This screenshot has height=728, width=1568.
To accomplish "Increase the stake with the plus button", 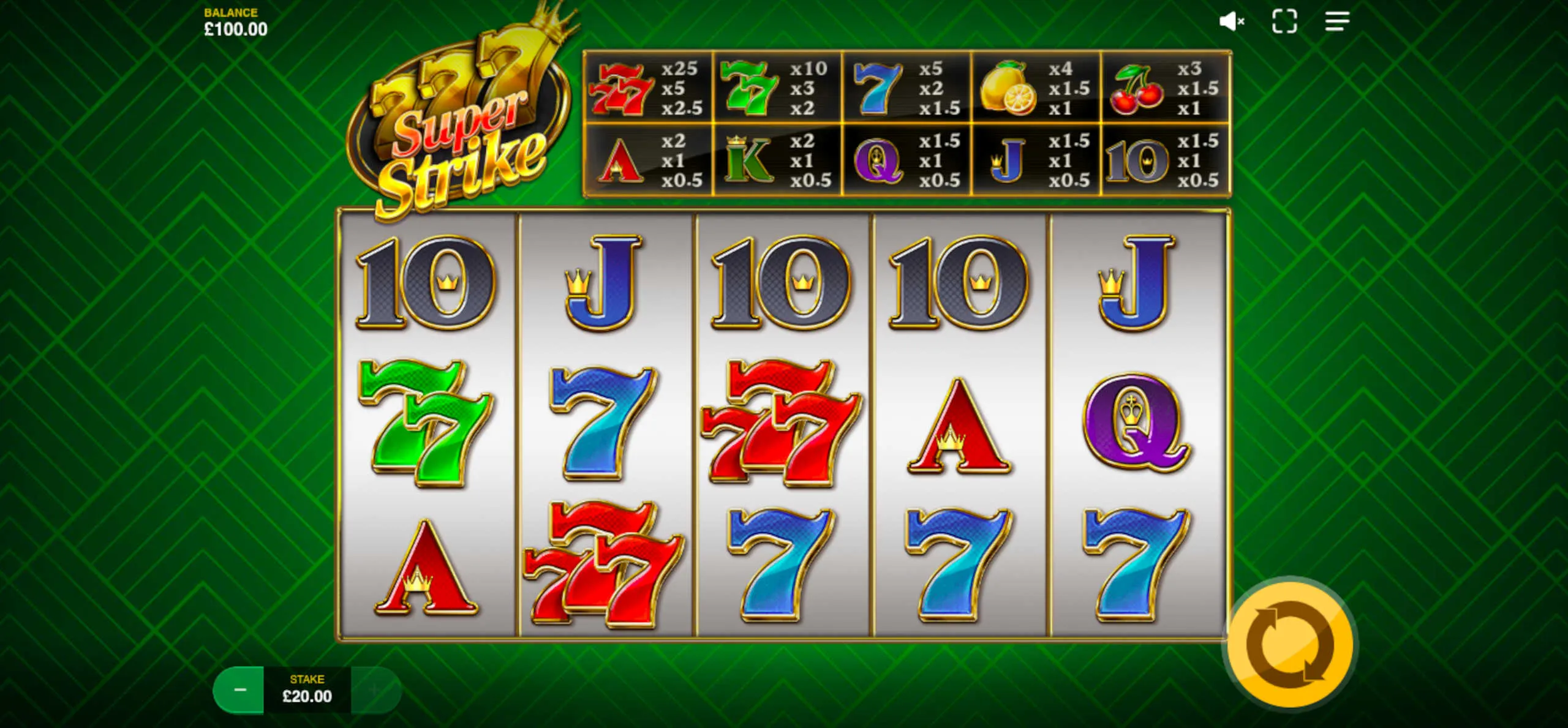I will 374,690.
